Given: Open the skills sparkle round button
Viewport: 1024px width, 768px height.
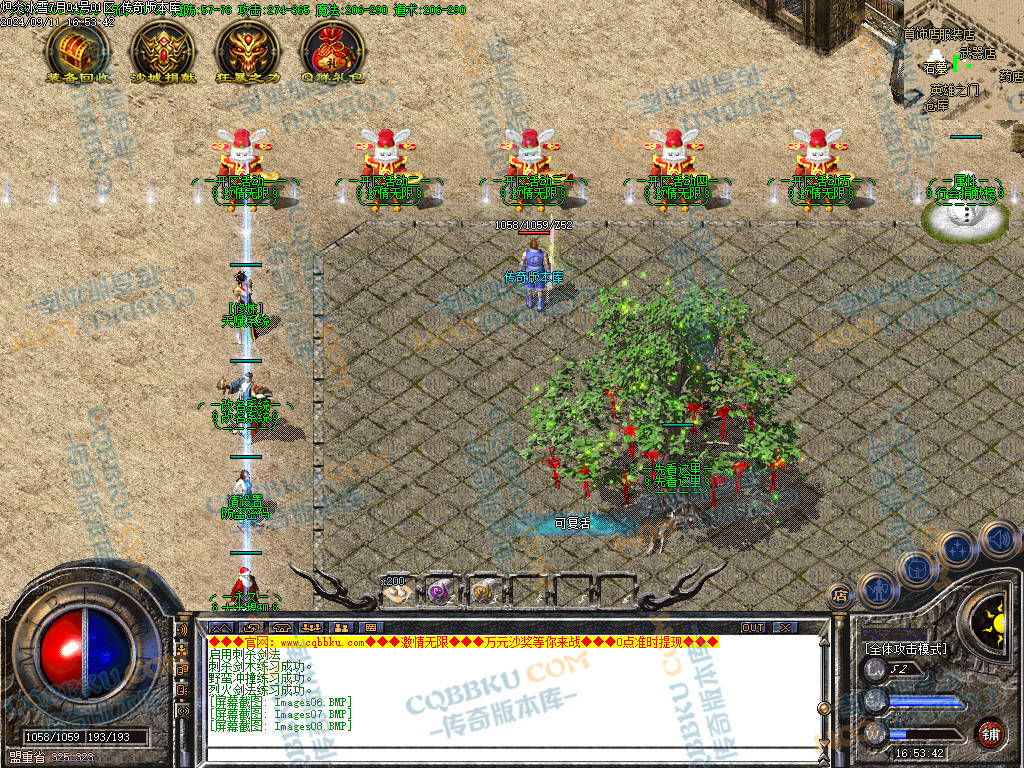Looking at the screenshot, I should pos(957,549).
